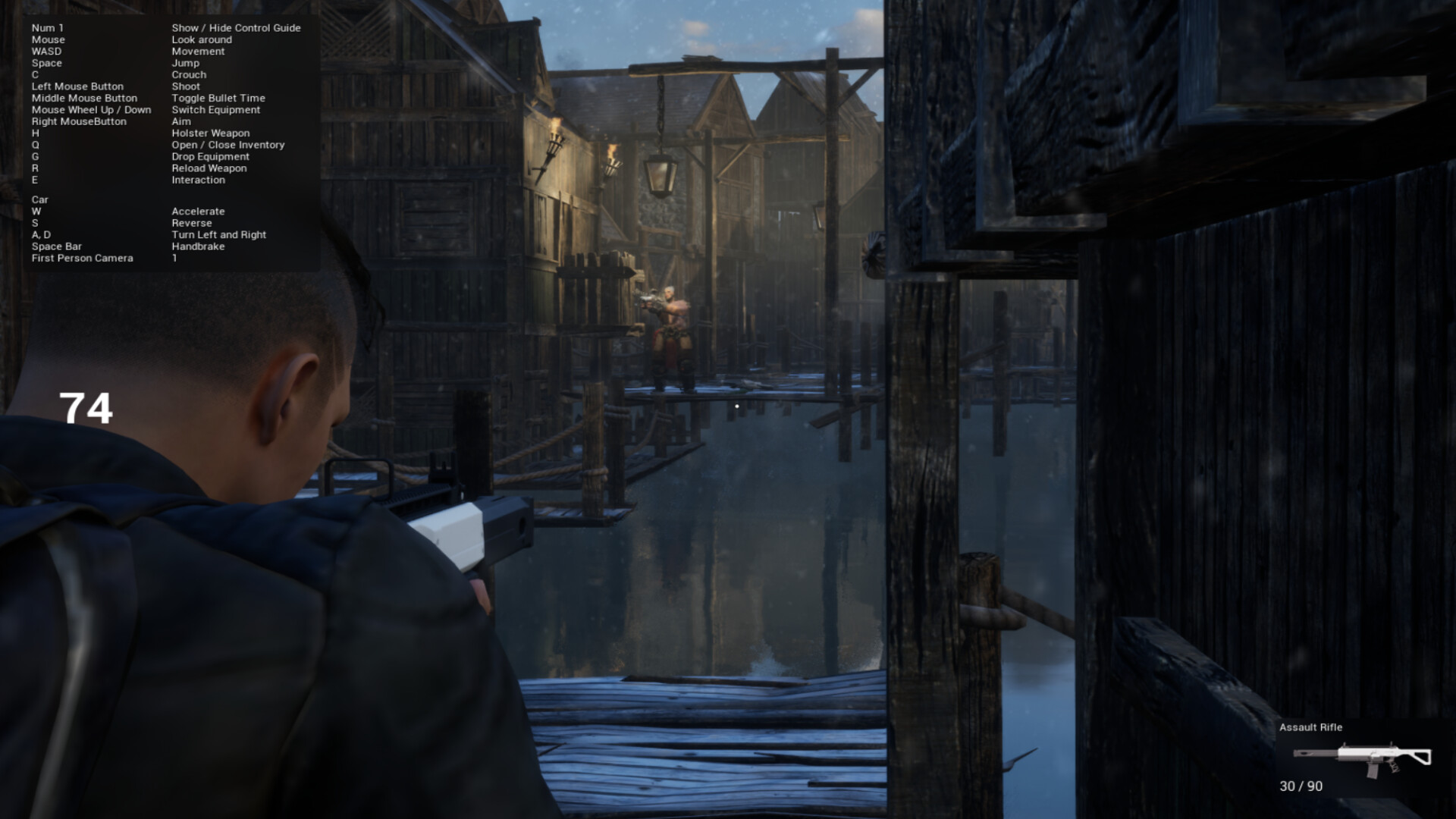Expand the Car controls section header
Screen dimensions: 1456x819
coord(39,199)
